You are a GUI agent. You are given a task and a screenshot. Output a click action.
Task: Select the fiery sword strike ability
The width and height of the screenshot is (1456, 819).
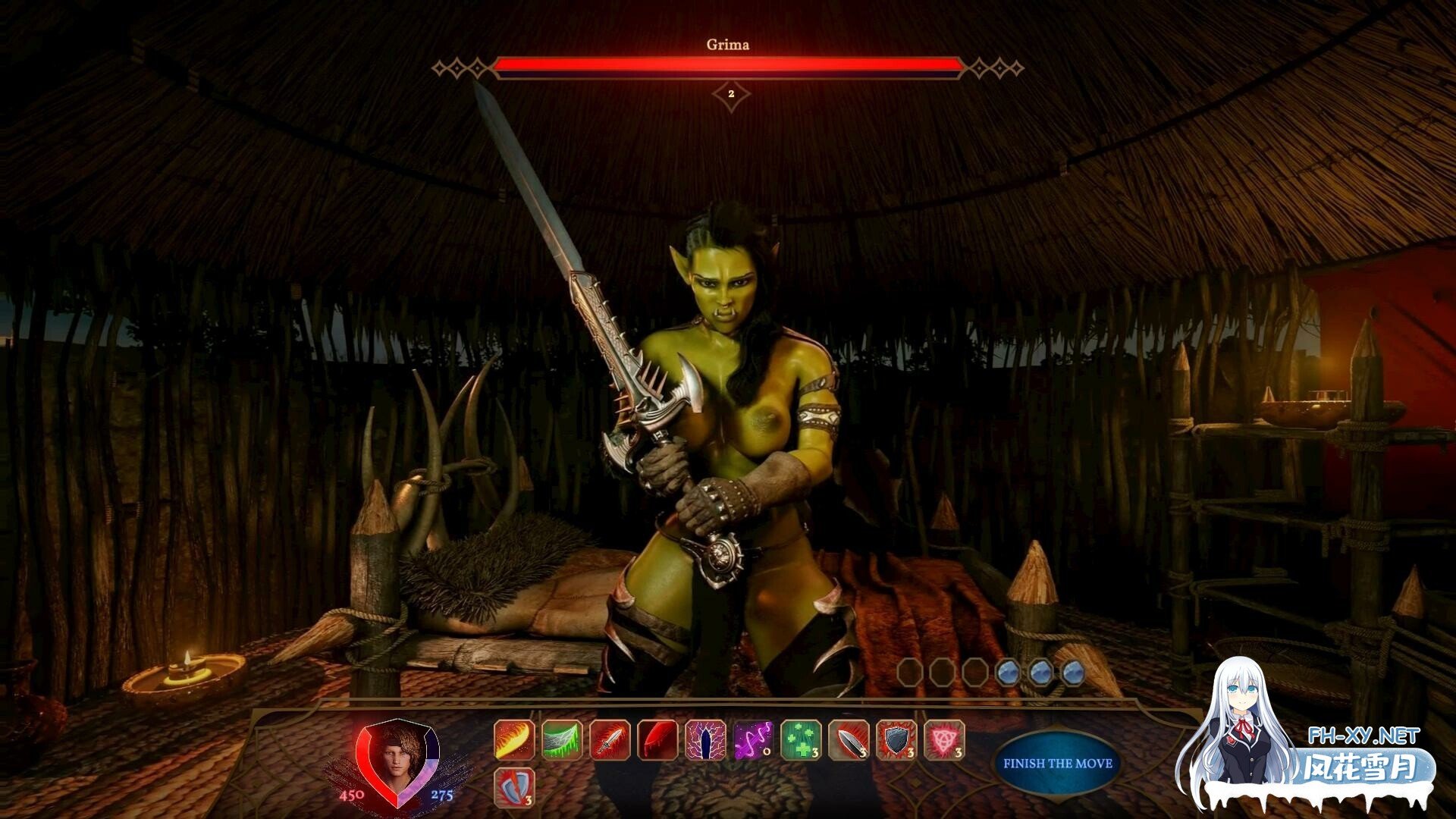coord(610,739)
